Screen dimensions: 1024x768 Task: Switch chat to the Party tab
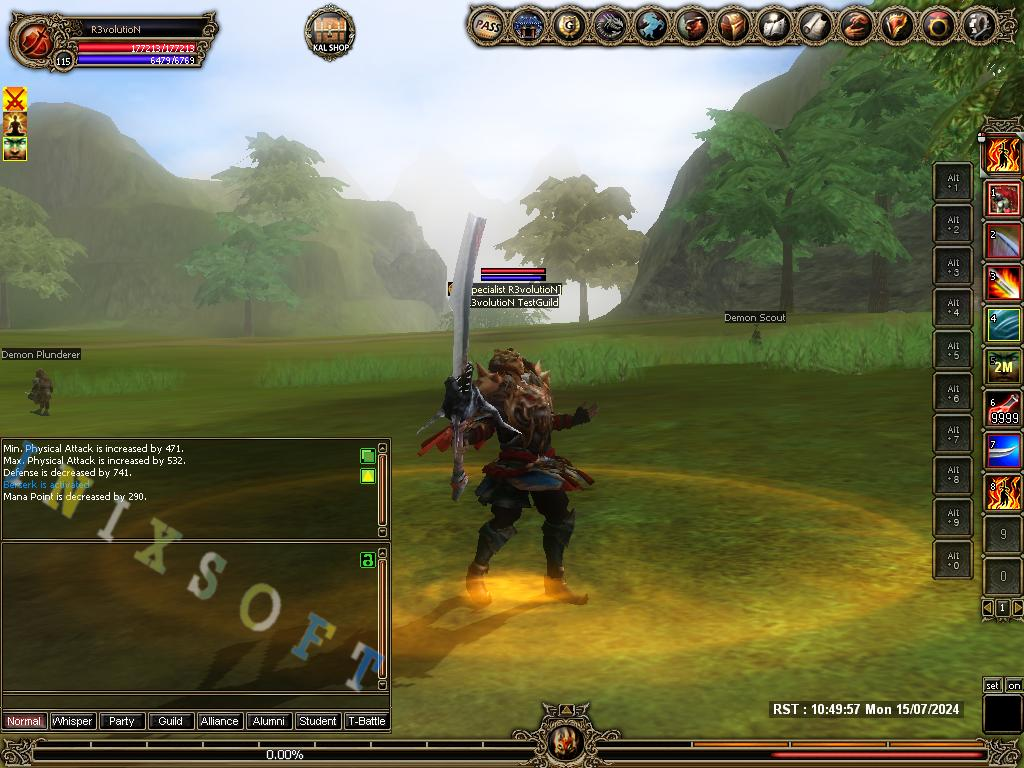pyautogui.click(x=121, y=721)
